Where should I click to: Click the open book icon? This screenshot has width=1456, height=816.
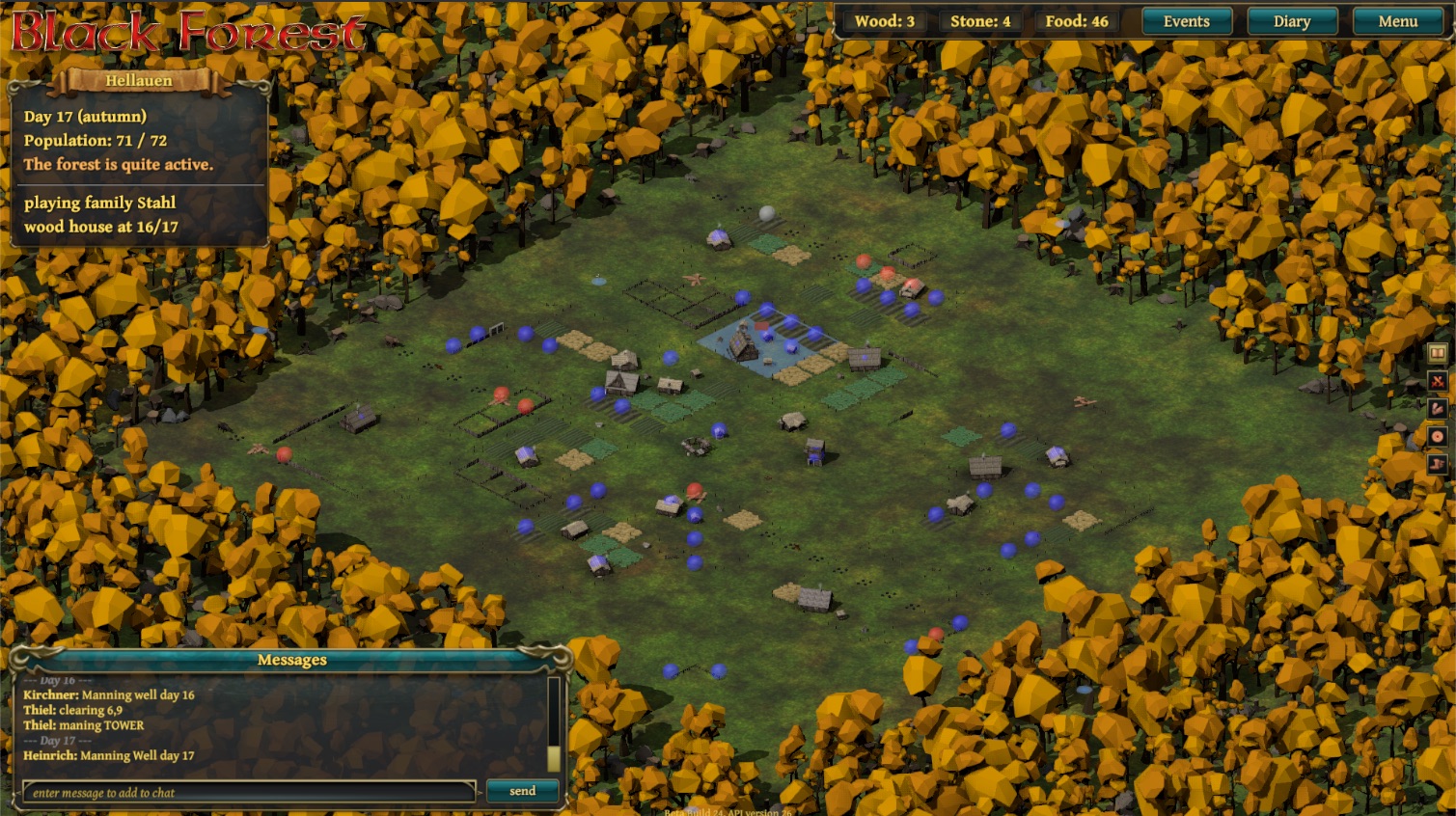point(1438,353)
